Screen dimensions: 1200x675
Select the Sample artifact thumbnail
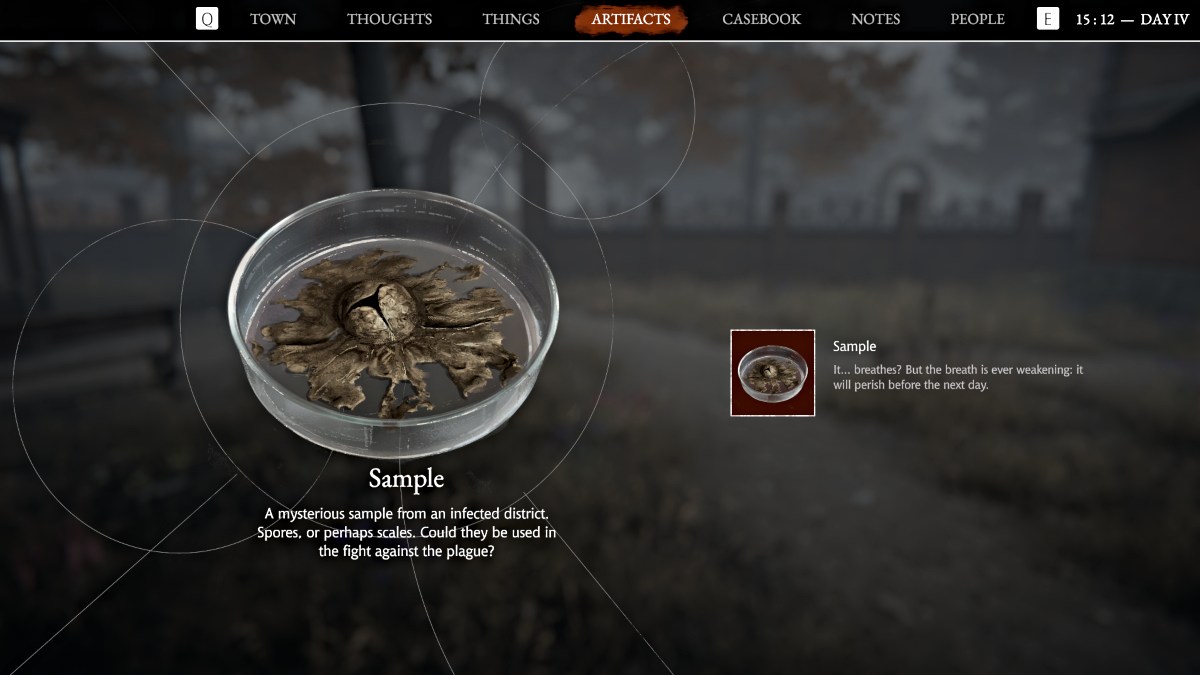click(773, 373)
